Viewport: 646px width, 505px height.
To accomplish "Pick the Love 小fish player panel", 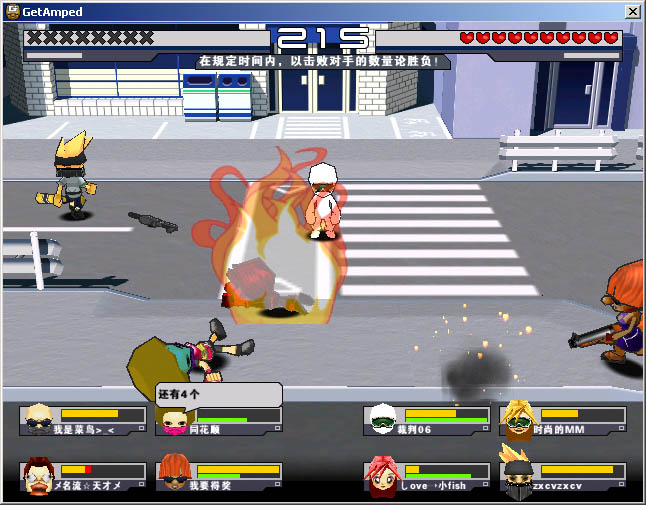I will [x=427, y=477].
